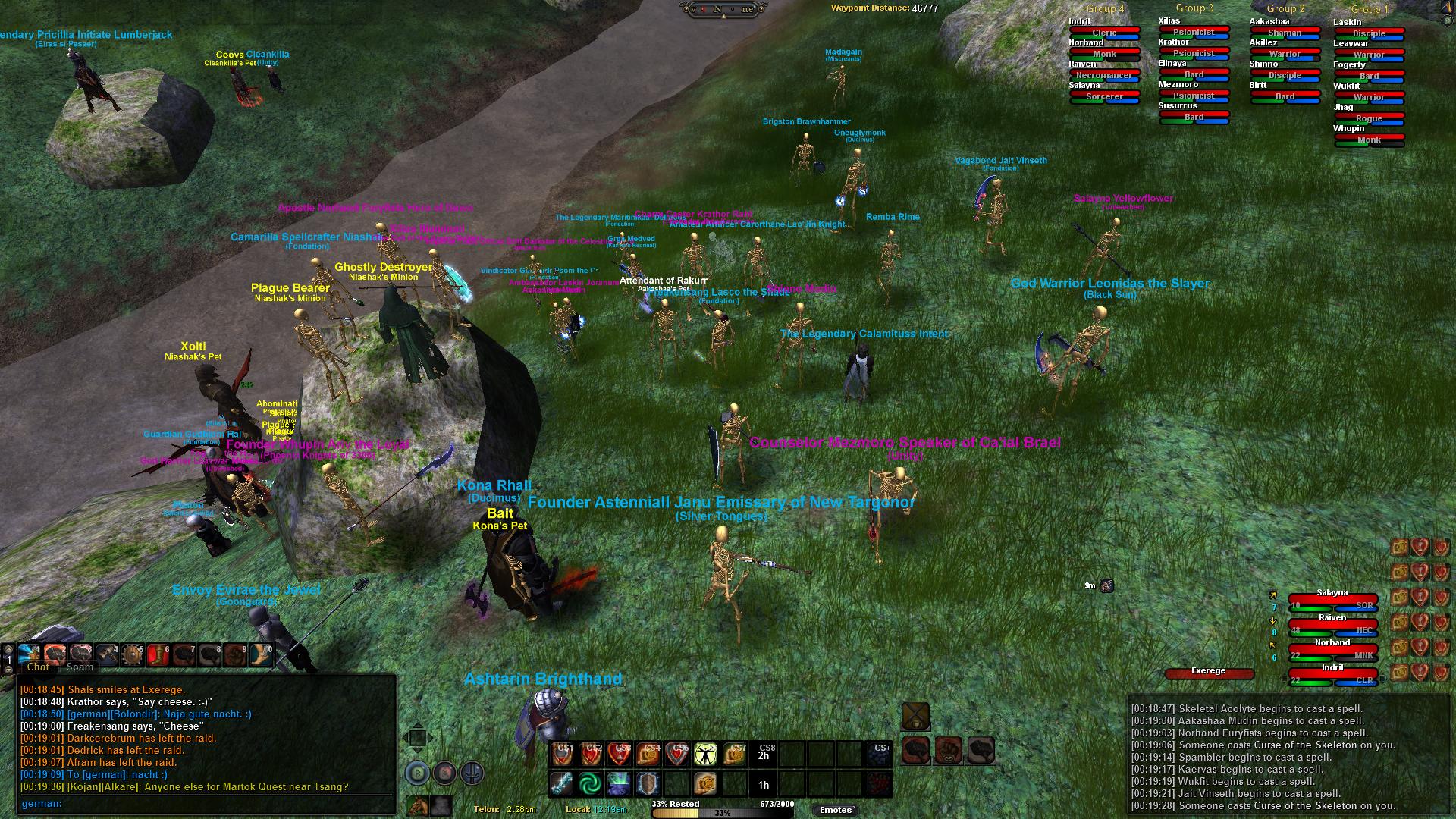This screenshot has height=819, width=1456.
Task: Choose Xilias the Psionicist in Group 3
Action: pyautogui.click(x=1194, y=32)
